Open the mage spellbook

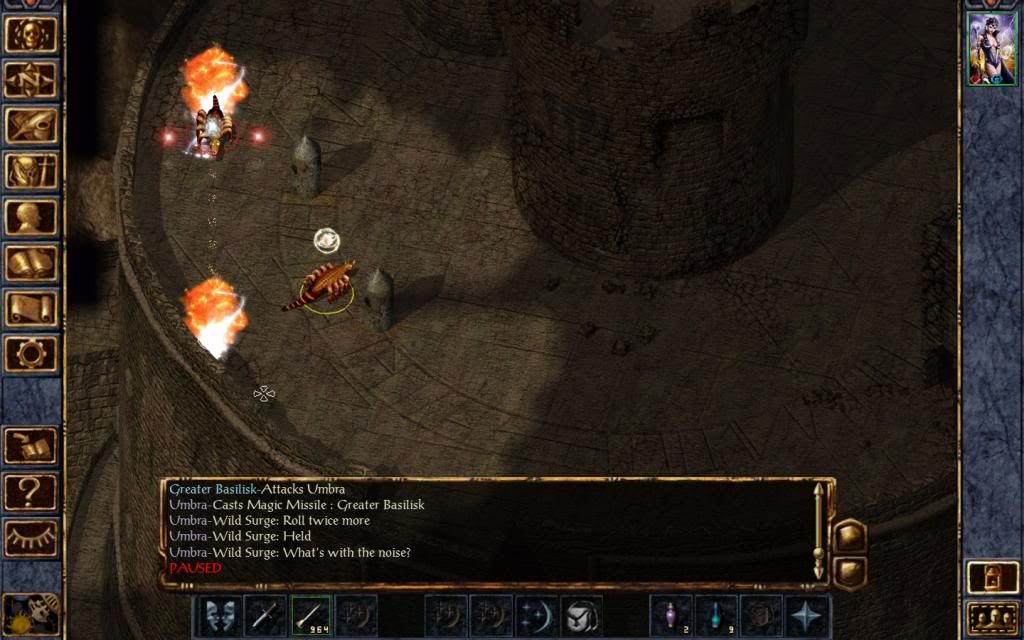click(31, 263)
